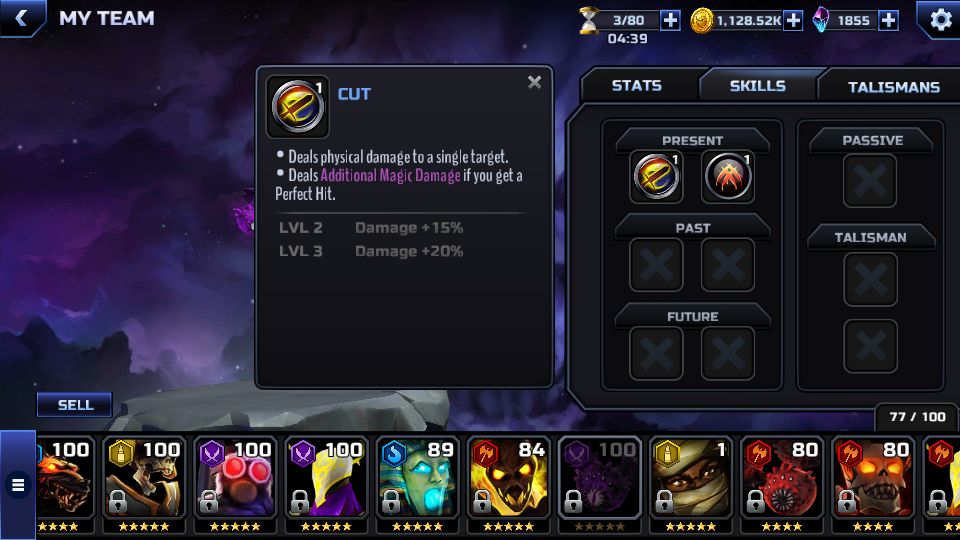This screenshot has width=960, height=540.
Task: Go back using the arrow button
Action: 20,17
